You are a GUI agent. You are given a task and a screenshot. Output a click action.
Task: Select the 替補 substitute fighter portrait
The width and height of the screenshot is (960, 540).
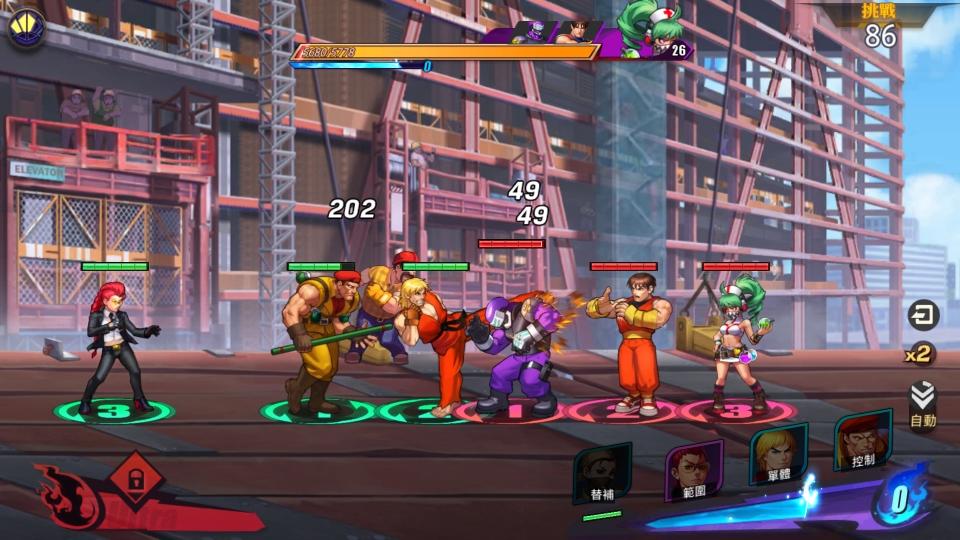click(x=602, y=474)
